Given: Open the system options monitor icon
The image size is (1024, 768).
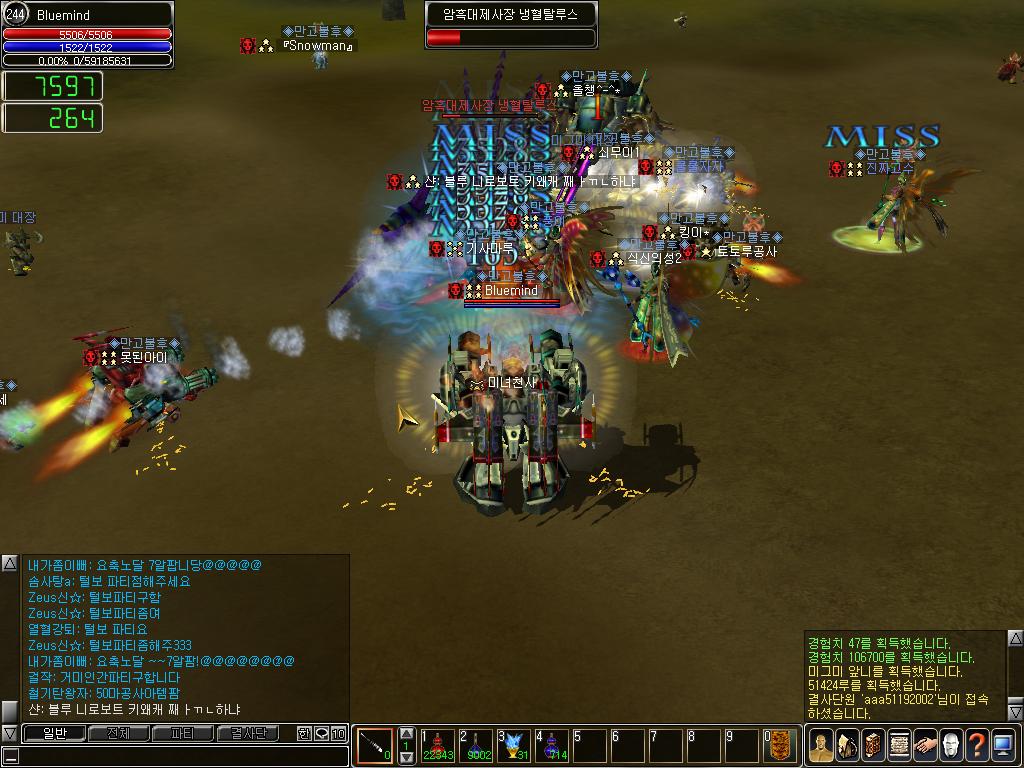Looking at the screenshot, I should click(1003, 746).
